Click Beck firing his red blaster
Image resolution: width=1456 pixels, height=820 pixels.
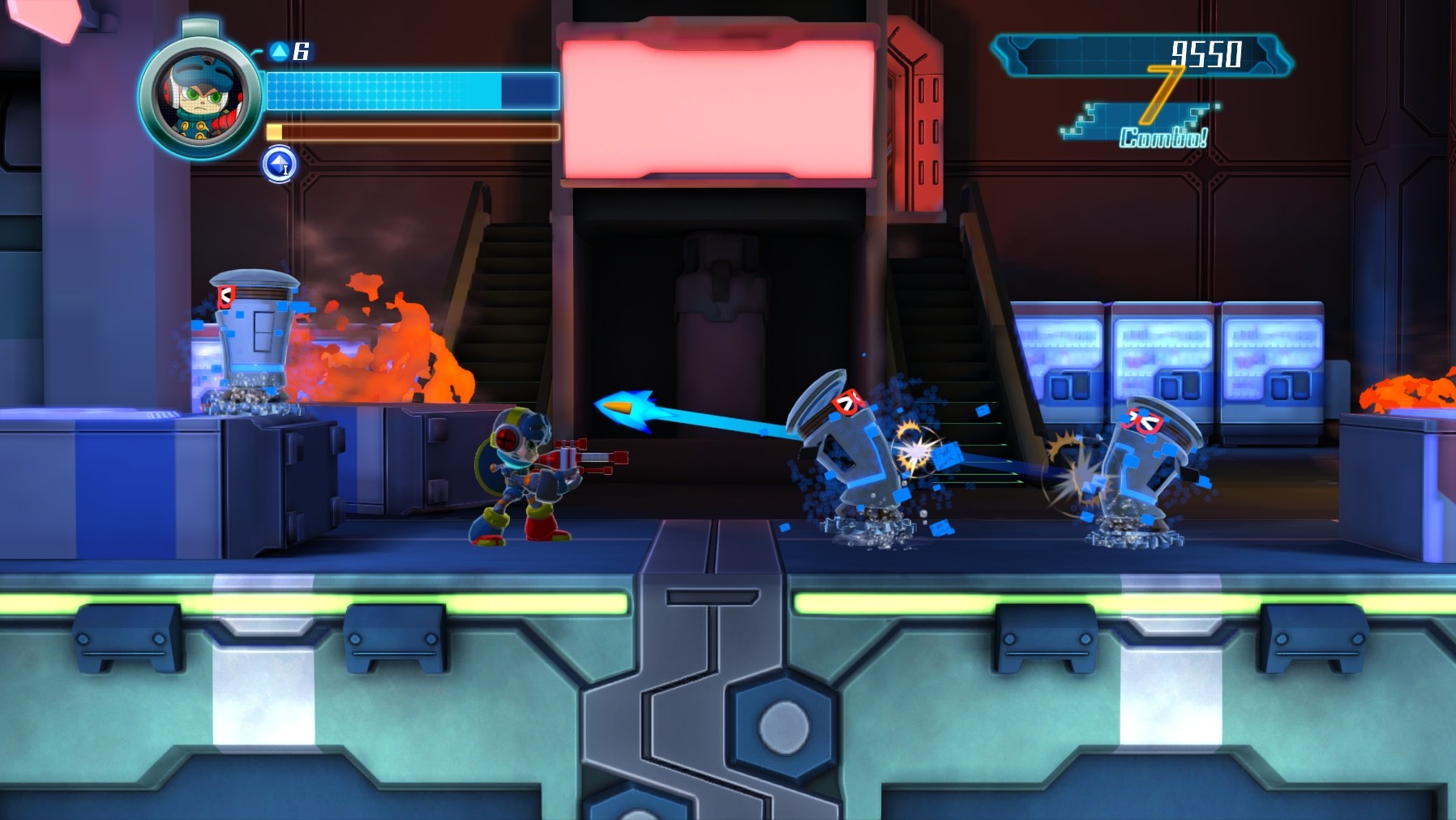pyautogui.click(x=527, y=478)
